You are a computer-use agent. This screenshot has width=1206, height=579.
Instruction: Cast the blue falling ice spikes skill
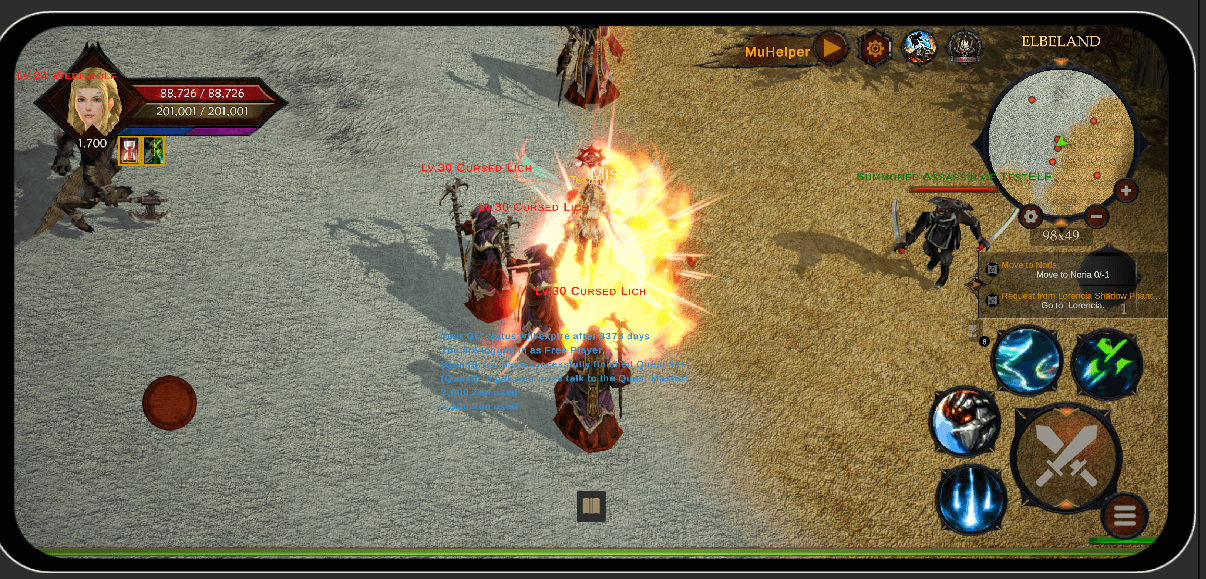(x=972, y=498)
